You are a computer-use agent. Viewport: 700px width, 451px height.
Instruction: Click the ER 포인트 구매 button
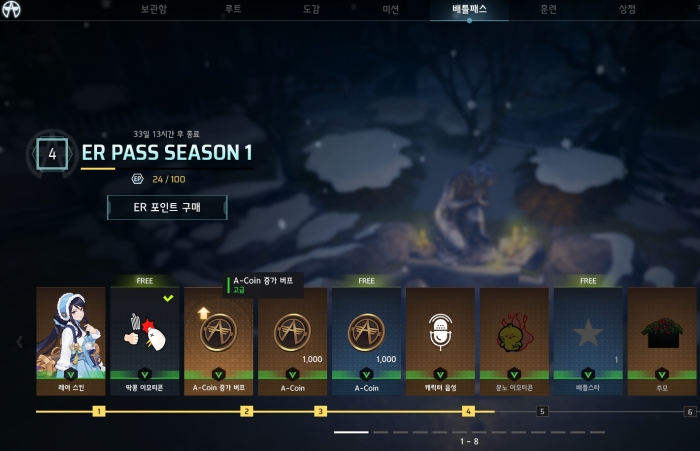[167, 207]
